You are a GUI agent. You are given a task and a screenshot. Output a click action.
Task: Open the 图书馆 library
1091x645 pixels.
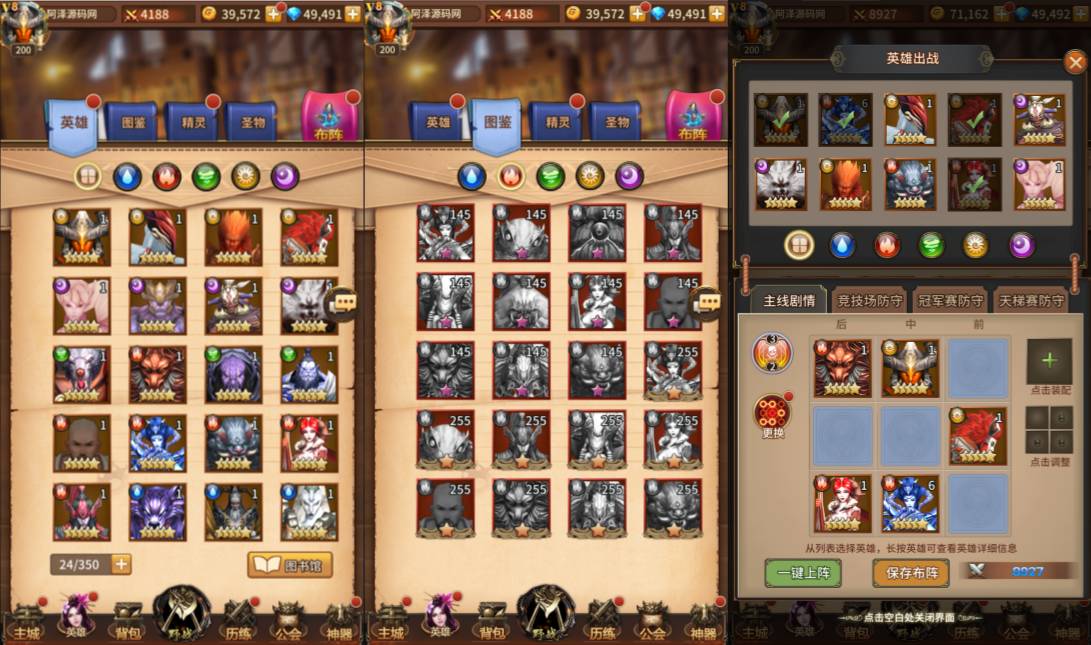point(289,565)
